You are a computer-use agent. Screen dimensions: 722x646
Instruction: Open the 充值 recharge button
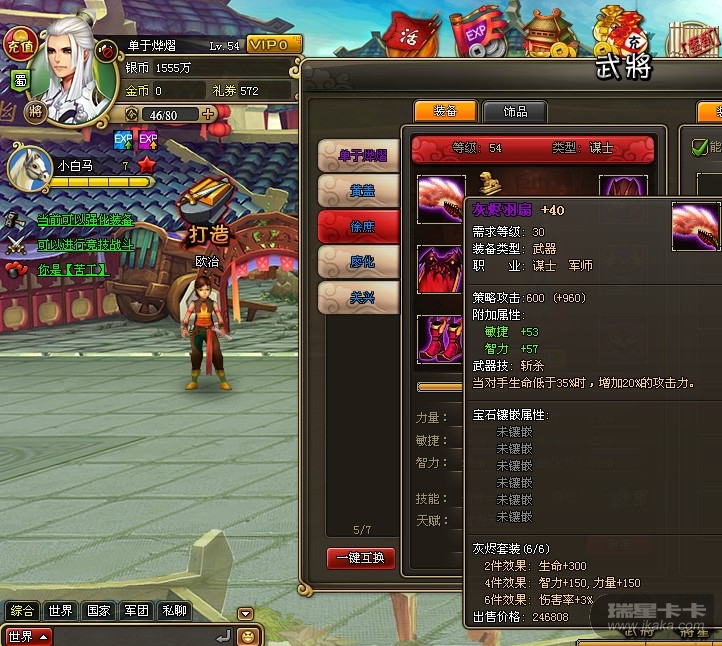pos(20,43)
